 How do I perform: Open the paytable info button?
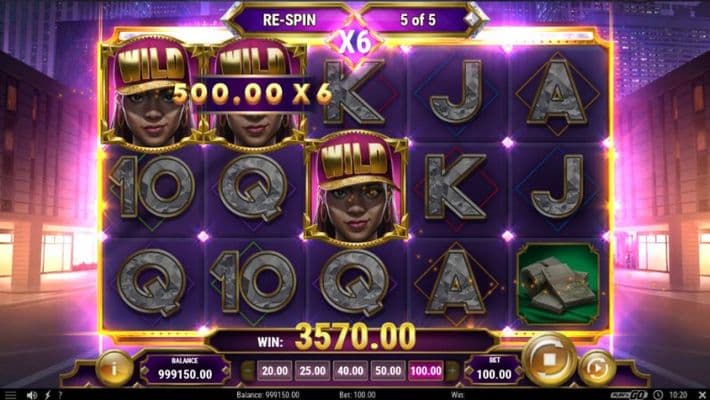115,368
